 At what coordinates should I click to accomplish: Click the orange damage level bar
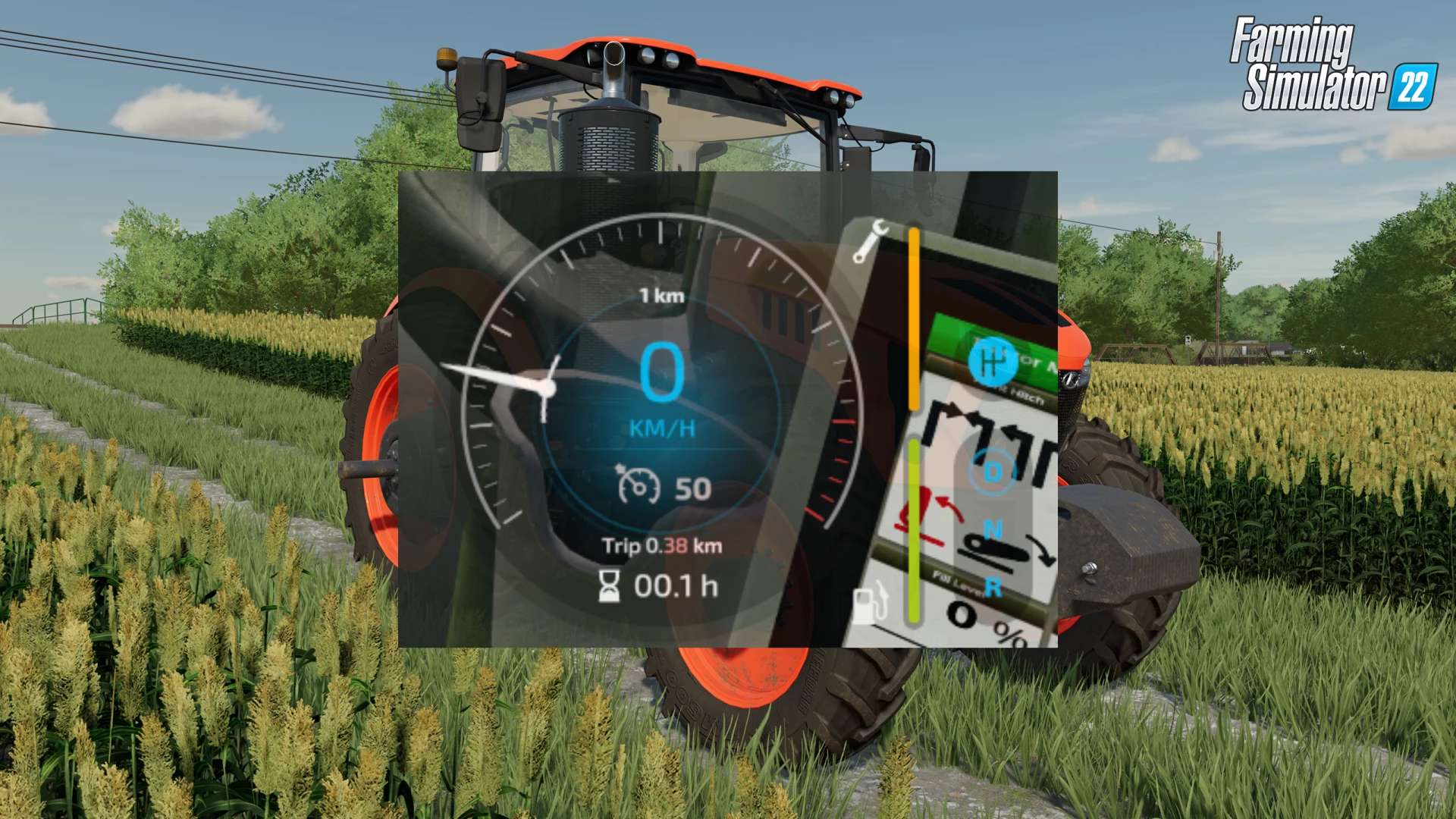pos(914,318)
